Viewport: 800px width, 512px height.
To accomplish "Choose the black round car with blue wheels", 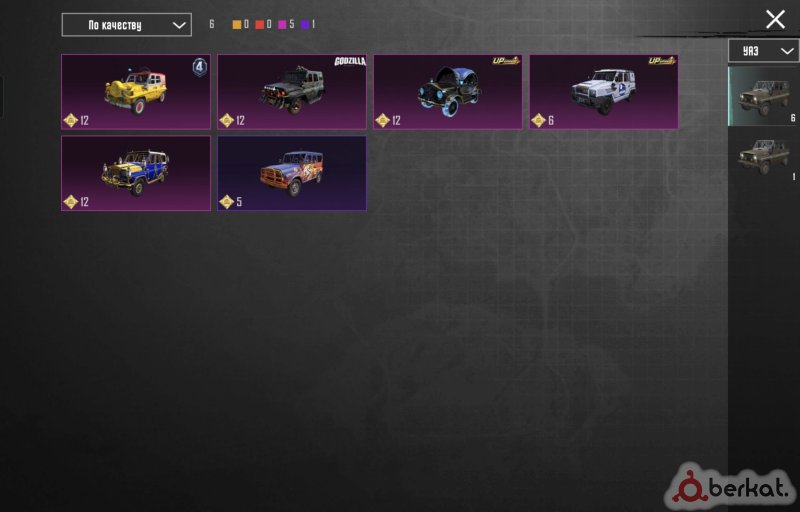I will coord(448,92).
